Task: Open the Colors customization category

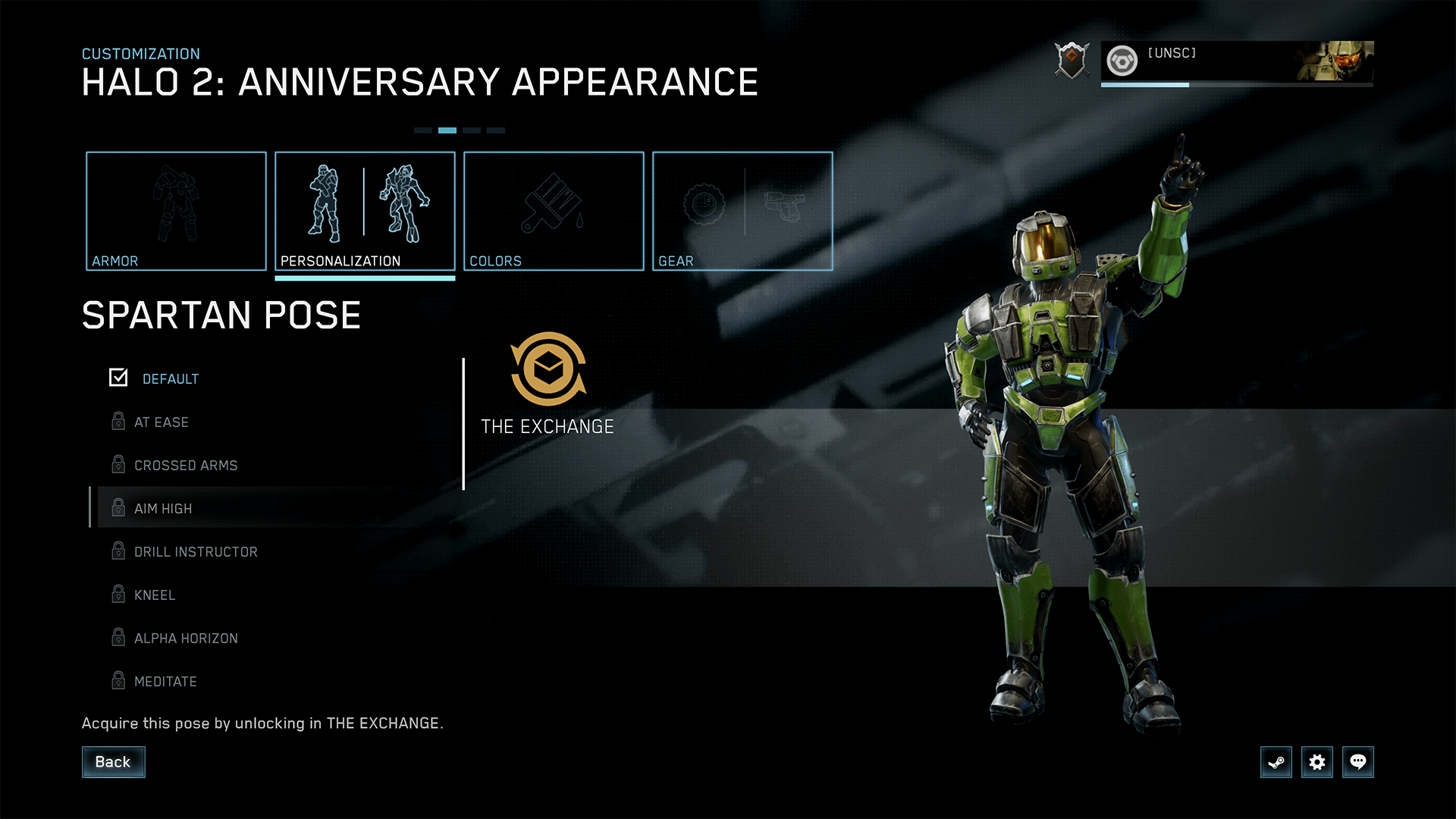Action: [554, 211]
